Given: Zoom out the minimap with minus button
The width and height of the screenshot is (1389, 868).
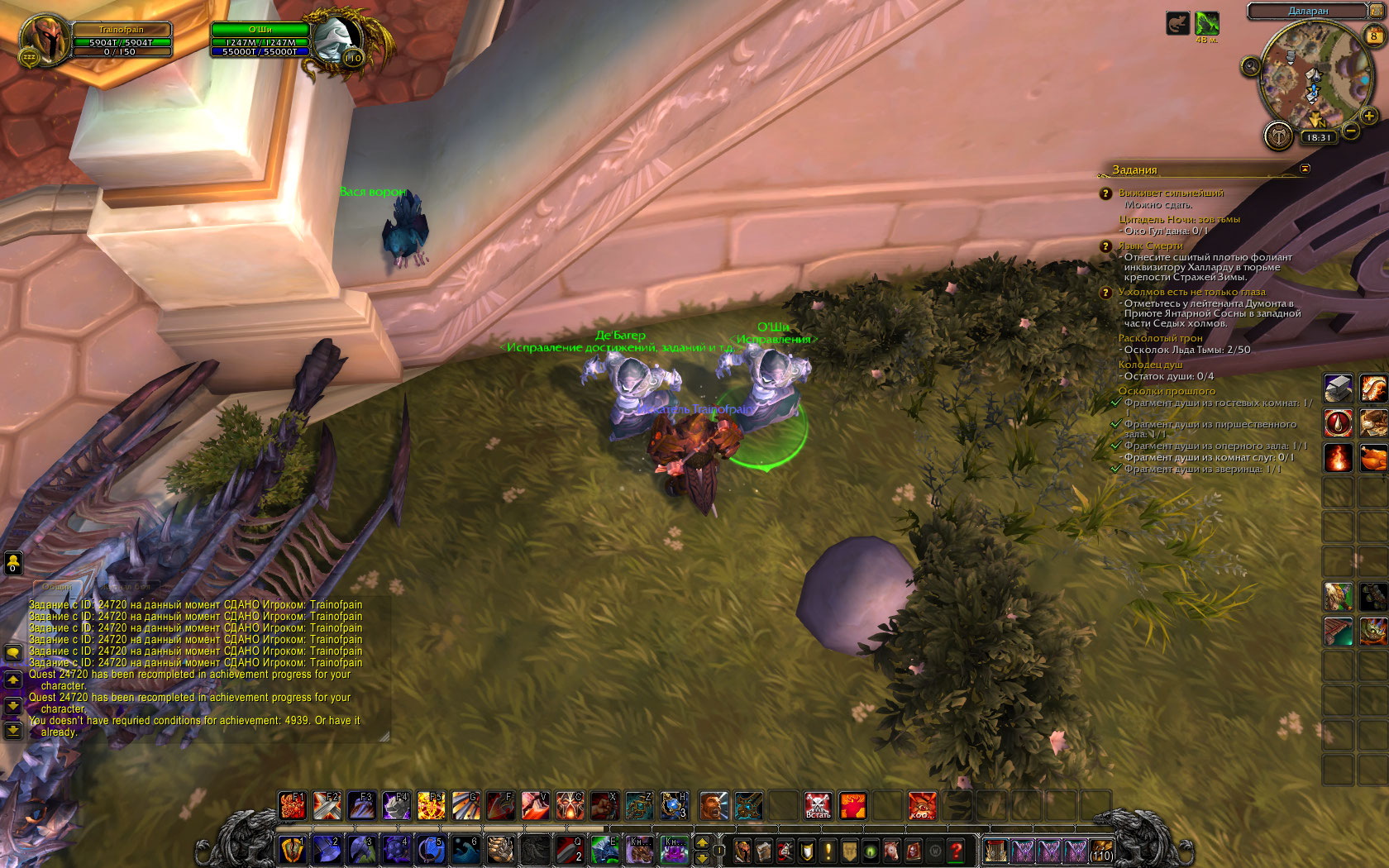Looking at the screenshot, I should [x=1351, y=131].
